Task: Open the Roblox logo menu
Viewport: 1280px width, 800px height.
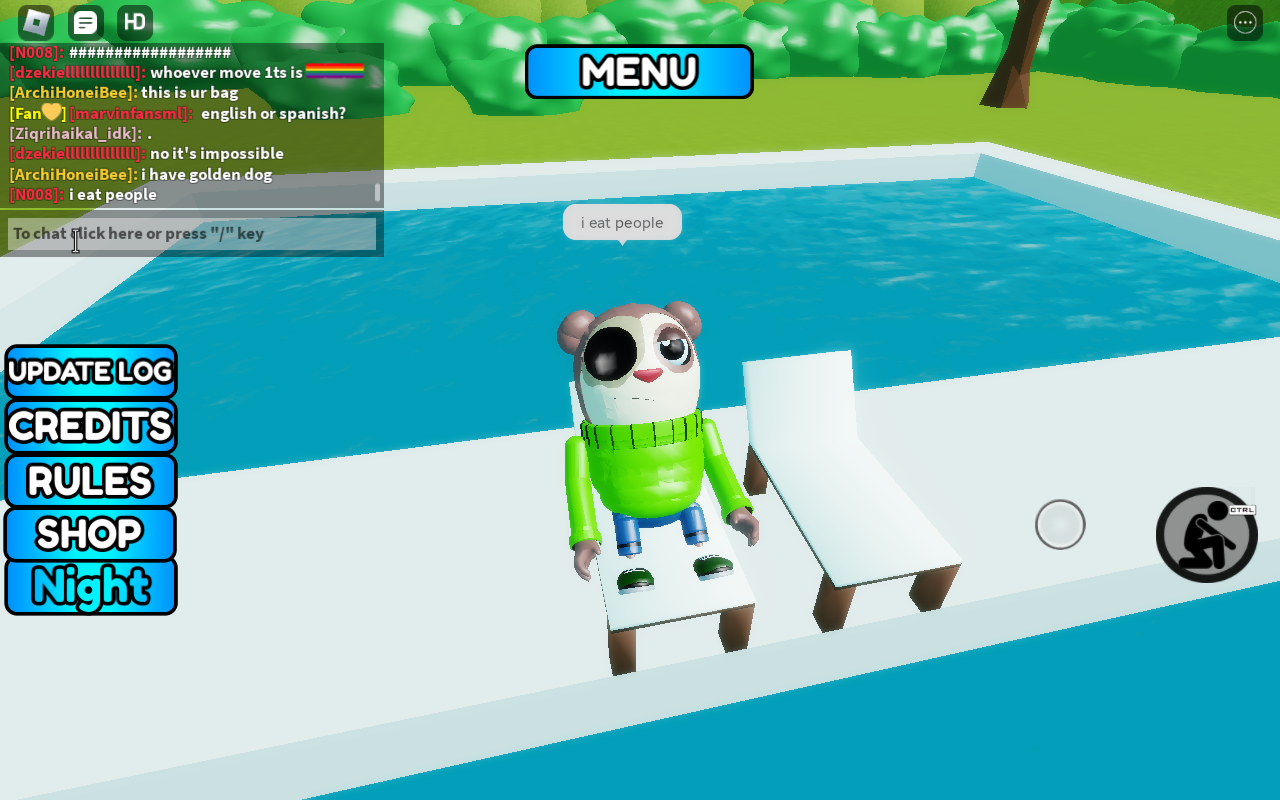Action: coord(36,22)
